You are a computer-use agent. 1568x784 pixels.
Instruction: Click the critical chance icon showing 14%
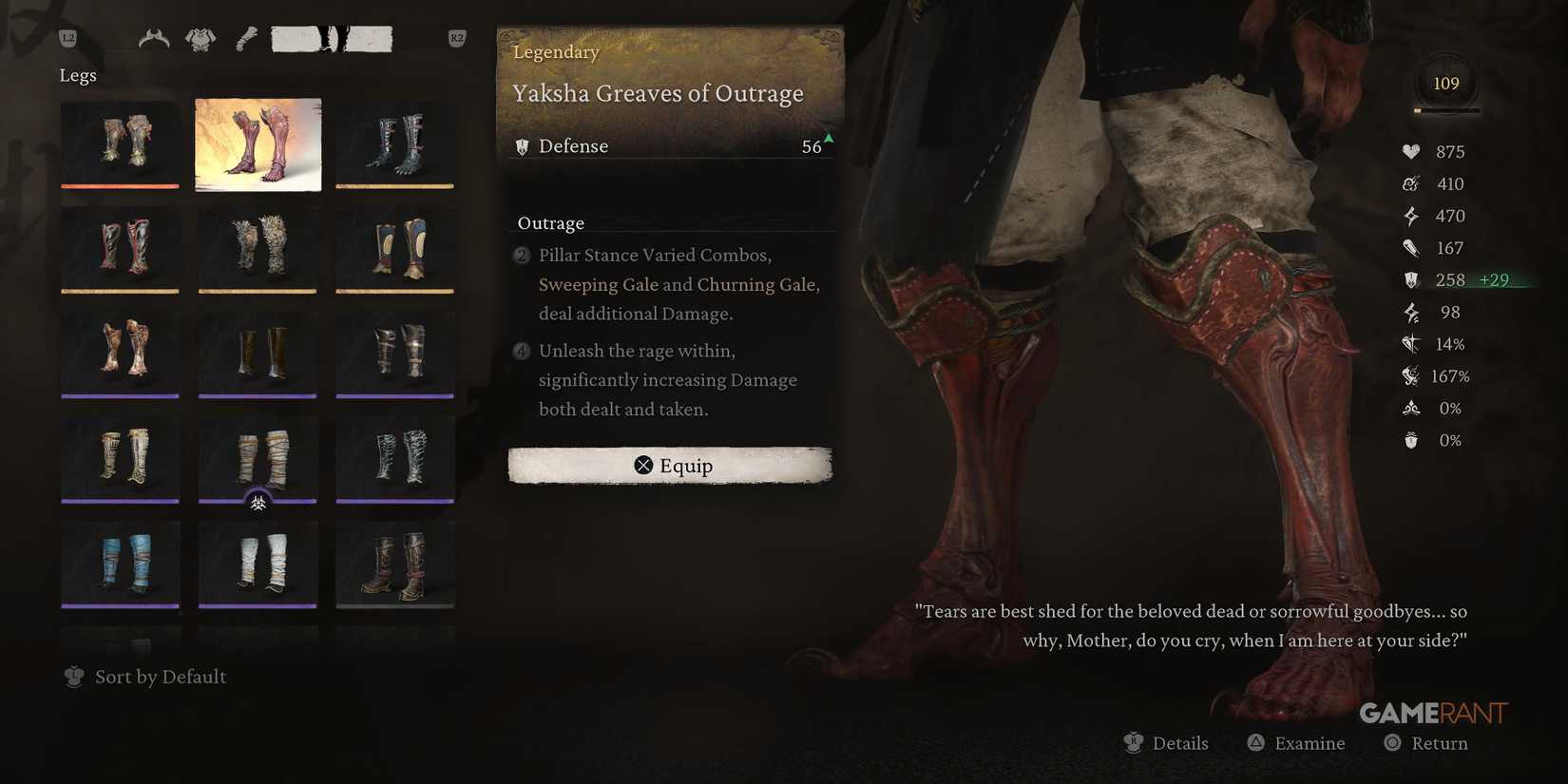point(1410,344)
